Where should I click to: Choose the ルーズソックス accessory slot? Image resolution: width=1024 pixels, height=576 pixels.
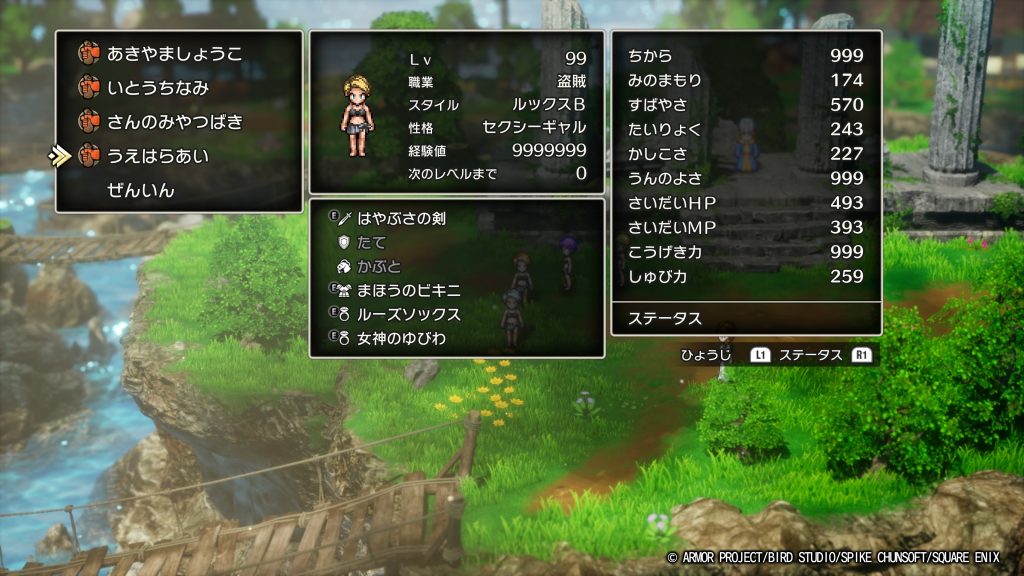(x=408, y=314)
